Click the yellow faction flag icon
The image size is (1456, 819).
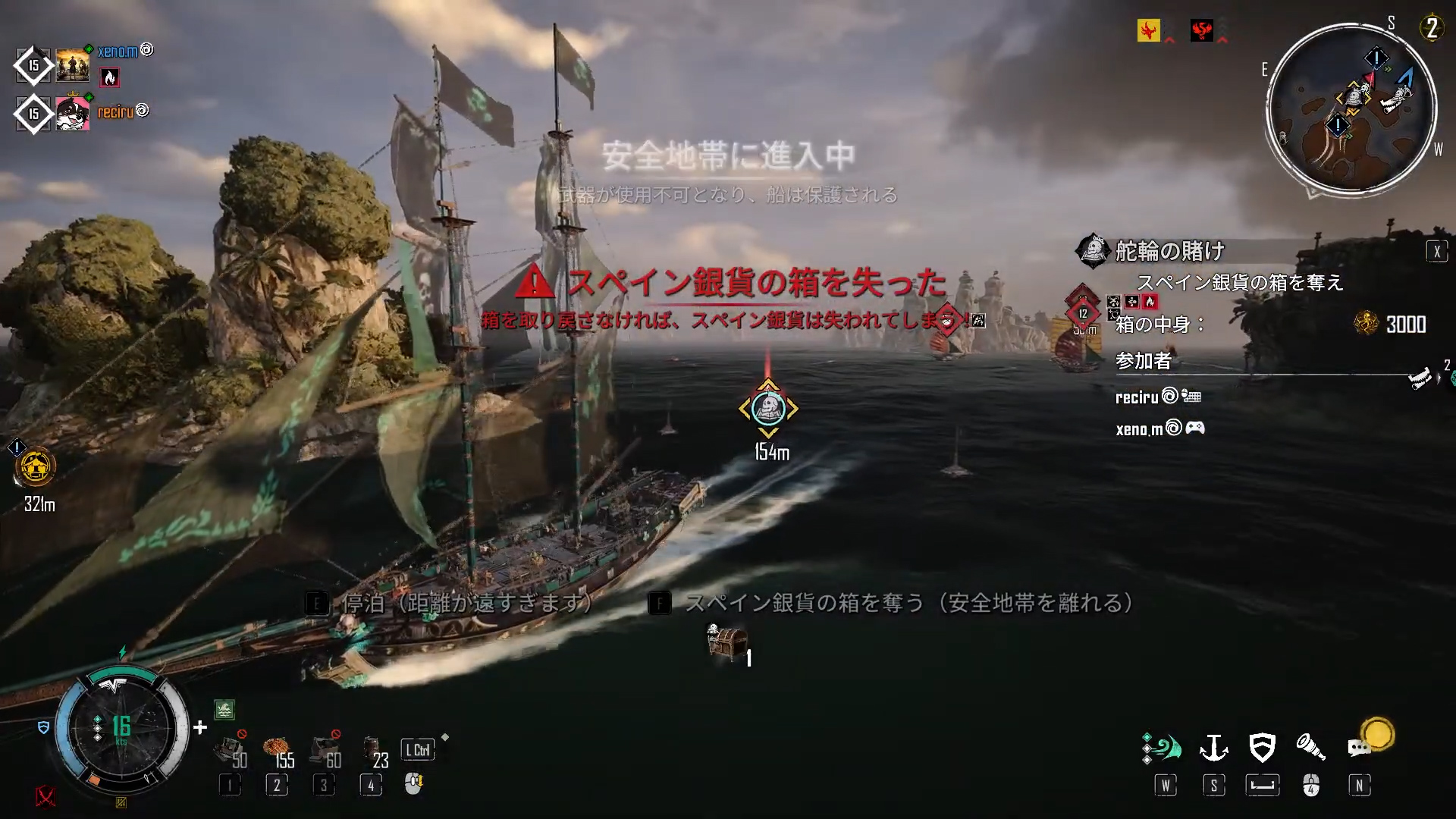tap(1148, 30)
